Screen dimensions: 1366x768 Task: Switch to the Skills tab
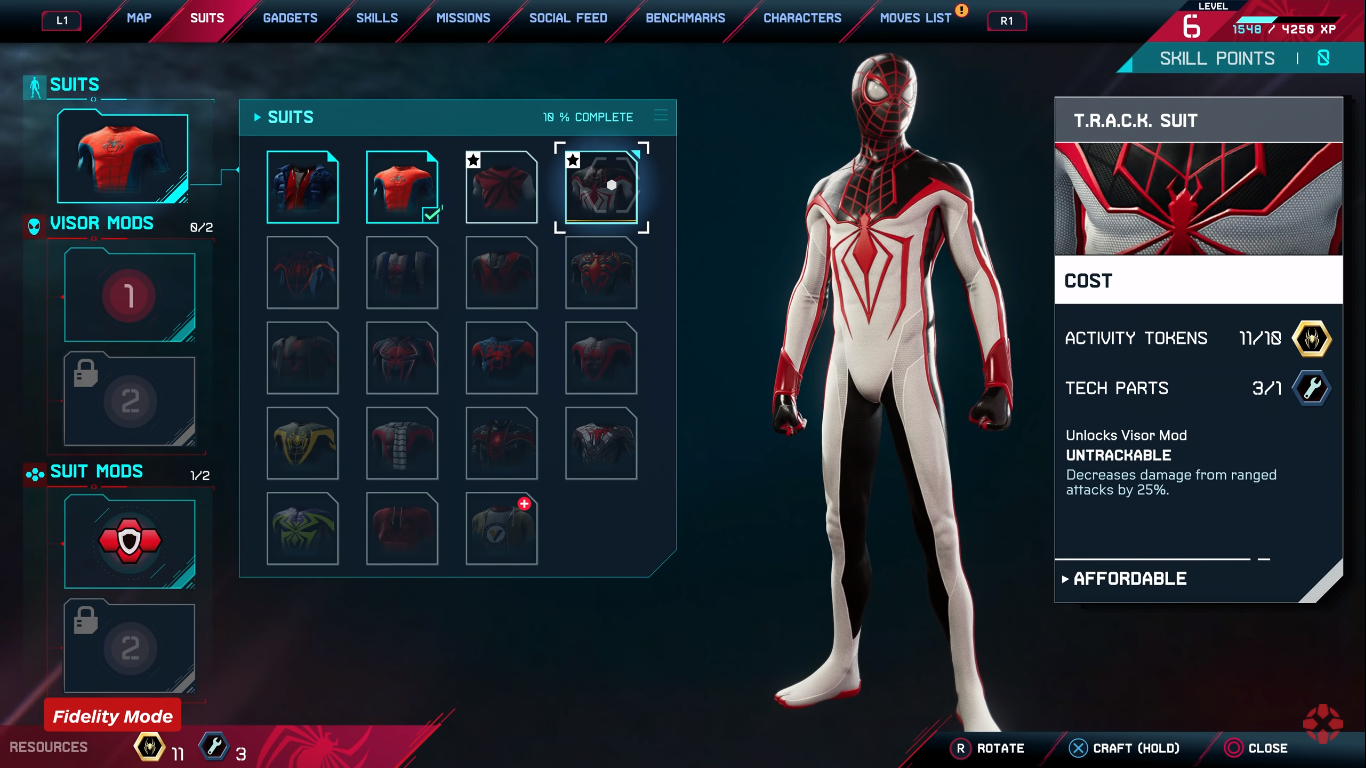pos(377,18)
